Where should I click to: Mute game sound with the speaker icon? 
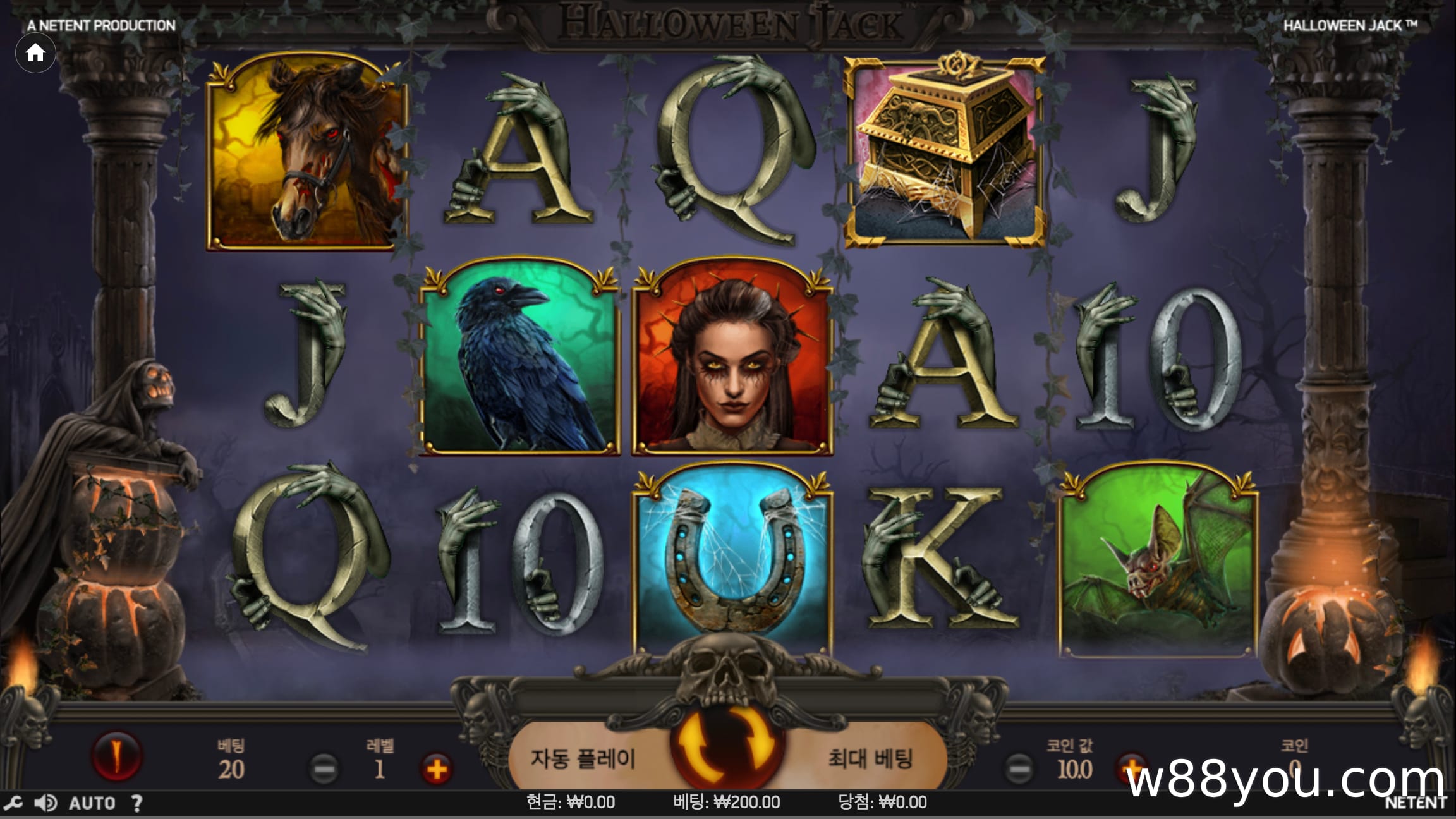coord(44,803)
